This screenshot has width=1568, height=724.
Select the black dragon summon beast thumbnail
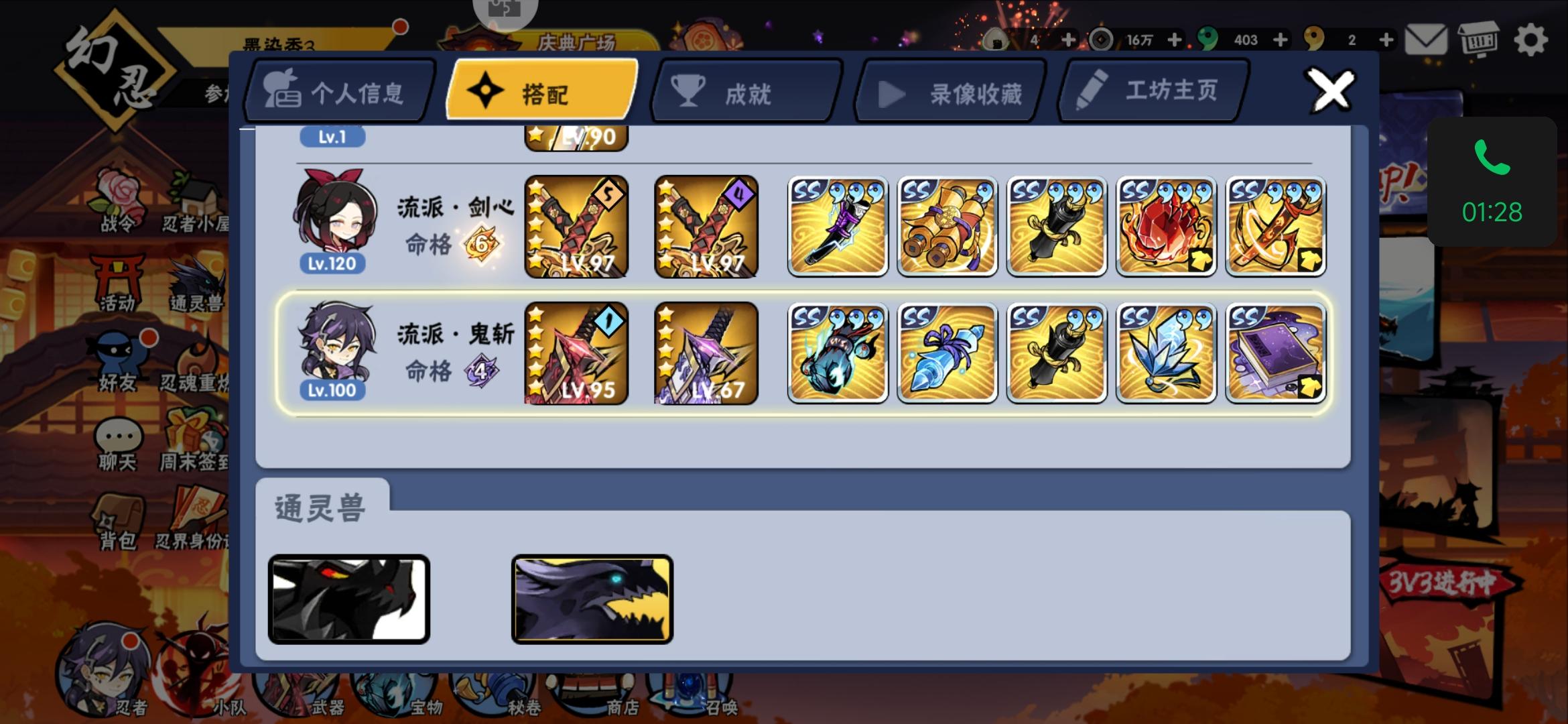point(348,599)
